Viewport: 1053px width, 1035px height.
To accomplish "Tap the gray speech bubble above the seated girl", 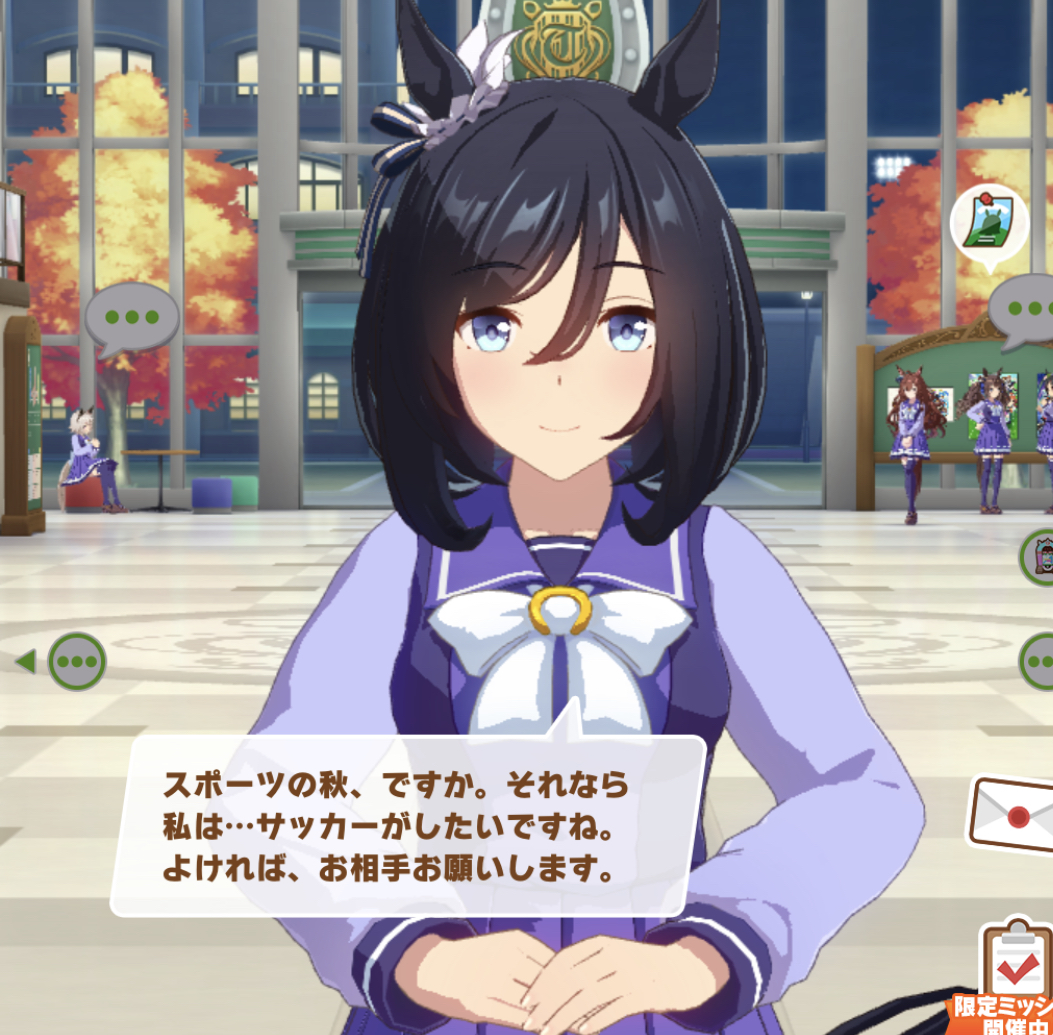I will pyautogui.click(x=131, y=318).
